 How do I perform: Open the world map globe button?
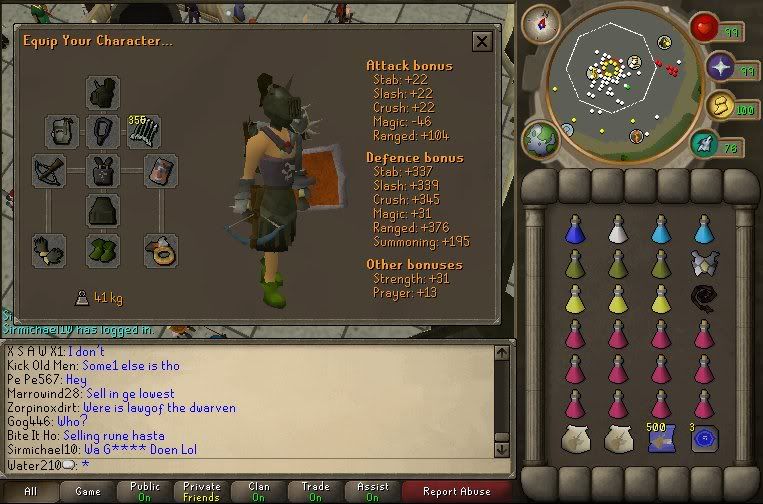point(539,137)
